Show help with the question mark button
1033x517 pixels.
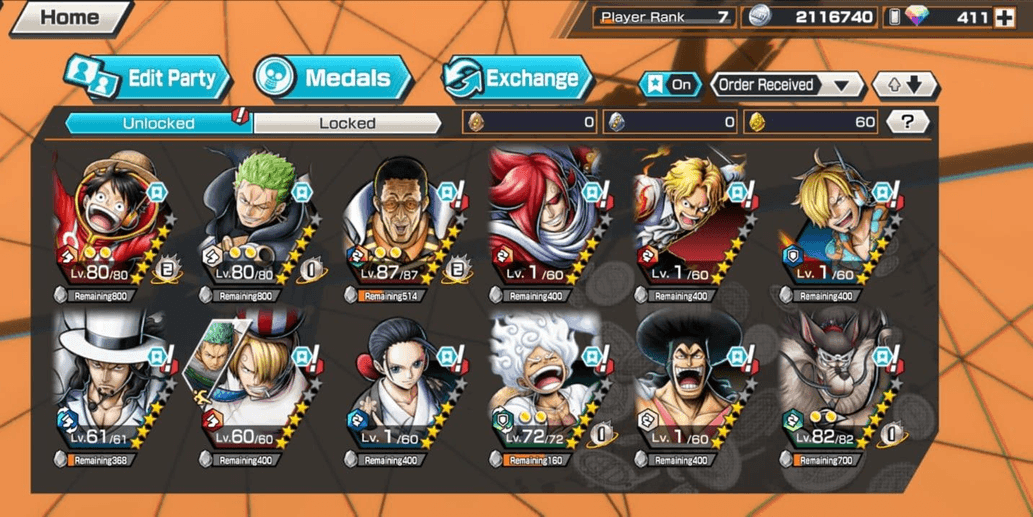[907, 122]
